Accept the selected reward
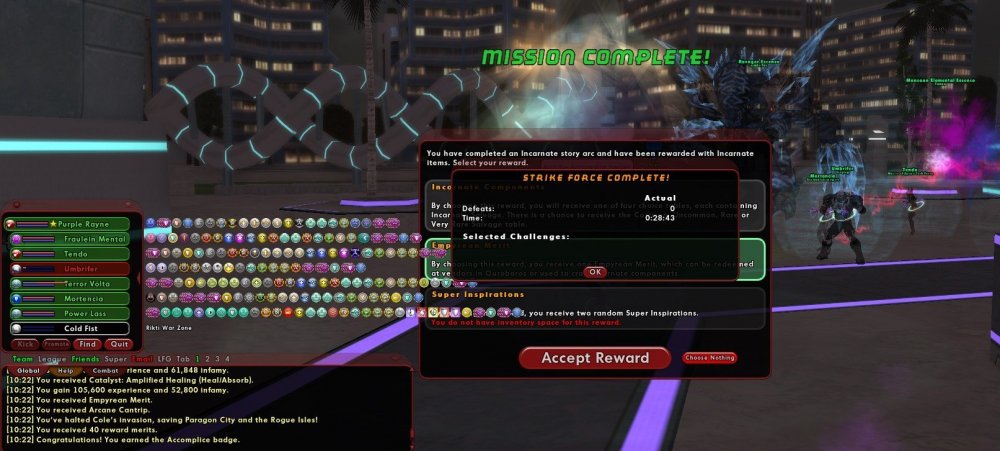Viewport: 1000px width, 451px height. coord(595,358)
